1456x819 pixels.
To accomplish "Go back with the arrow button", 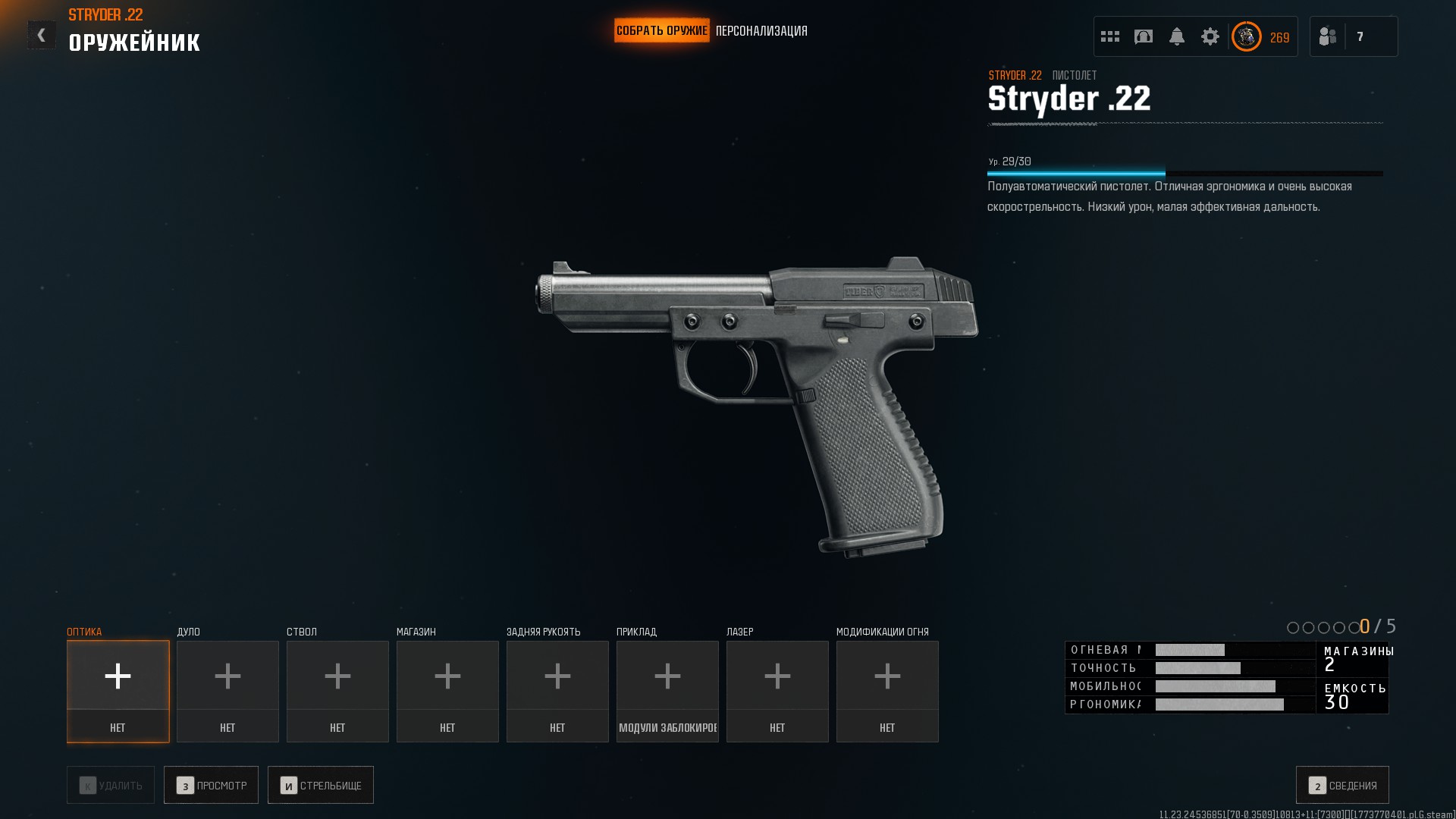I will coord(41,35).
